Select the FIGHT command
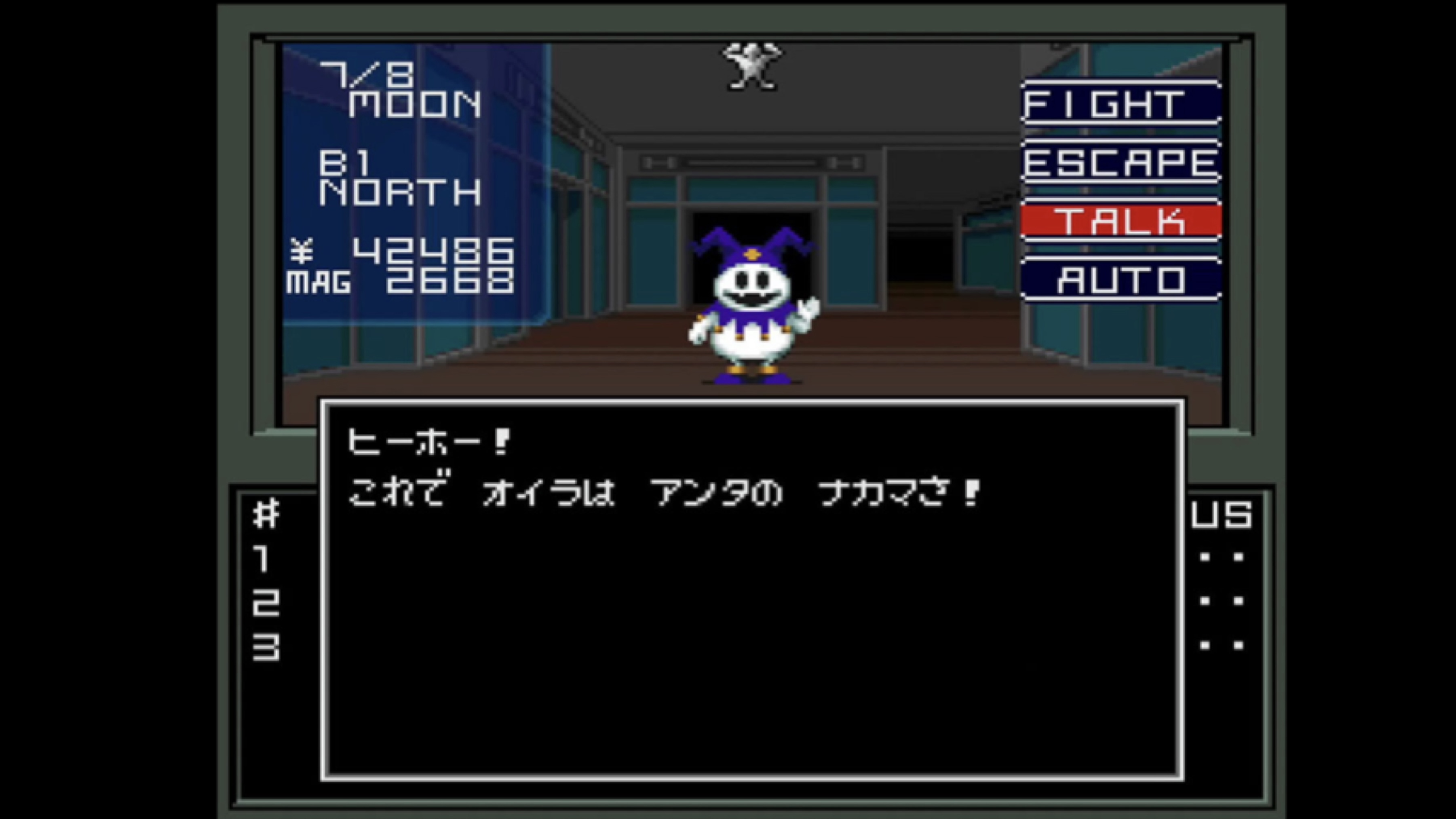 1121,104
